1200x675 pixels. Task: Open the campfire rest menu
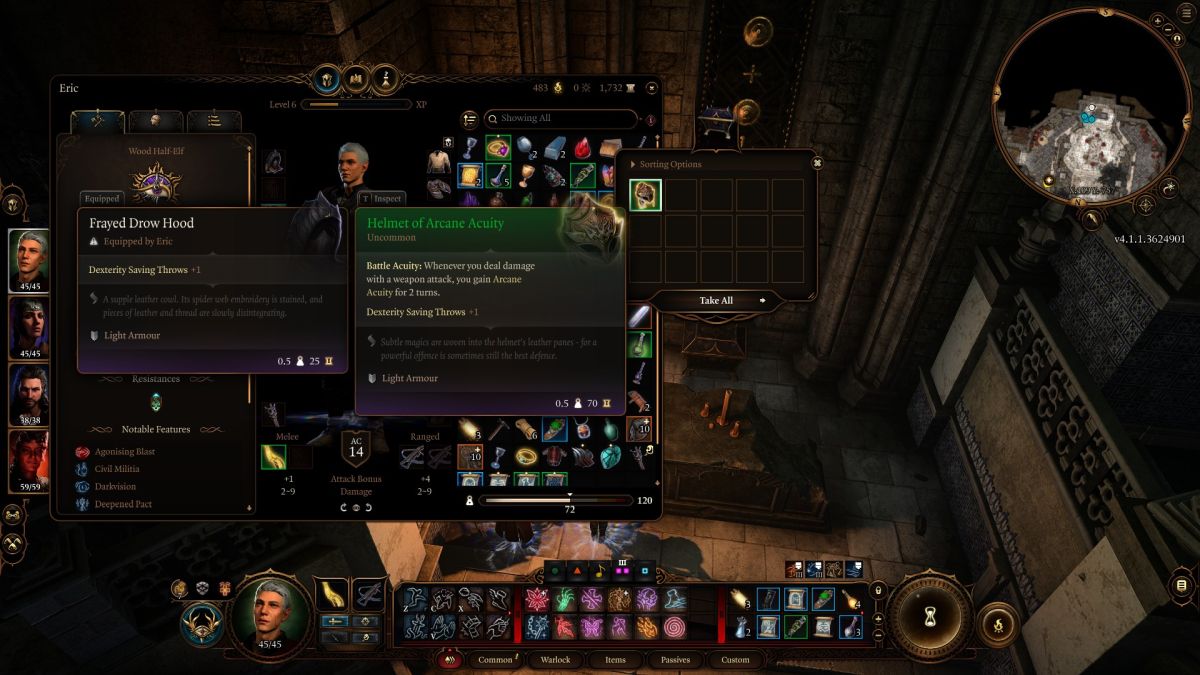[997, 623]
